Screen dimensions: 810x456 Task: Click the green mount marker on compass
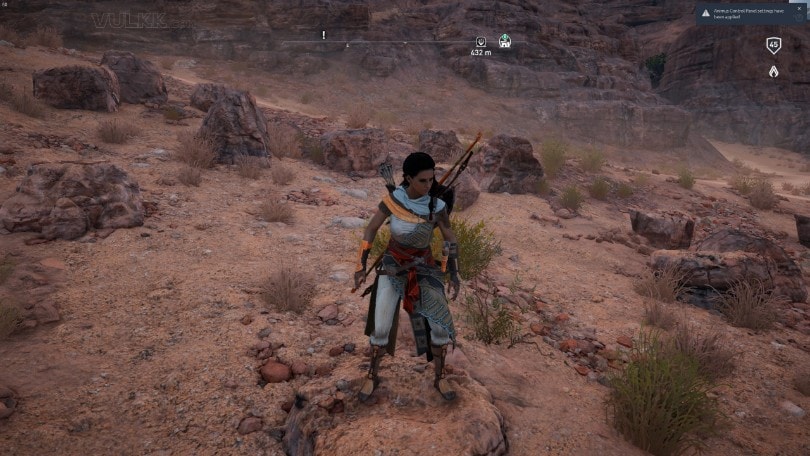(505, 41)
